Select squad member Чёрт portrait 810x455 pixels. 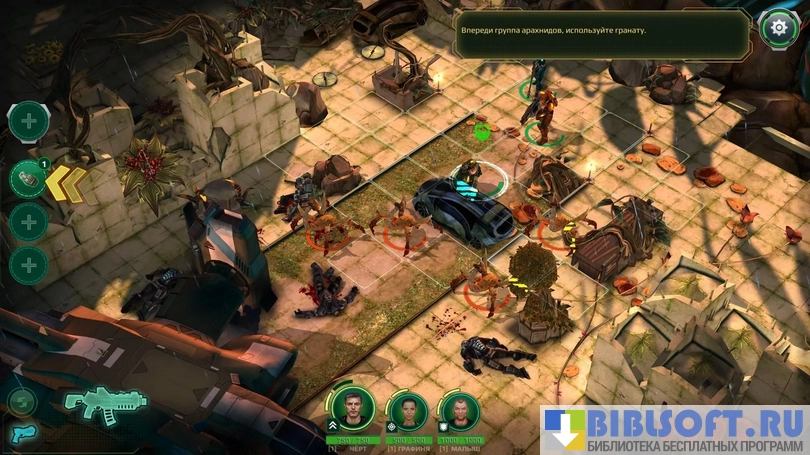pos(353,409)
